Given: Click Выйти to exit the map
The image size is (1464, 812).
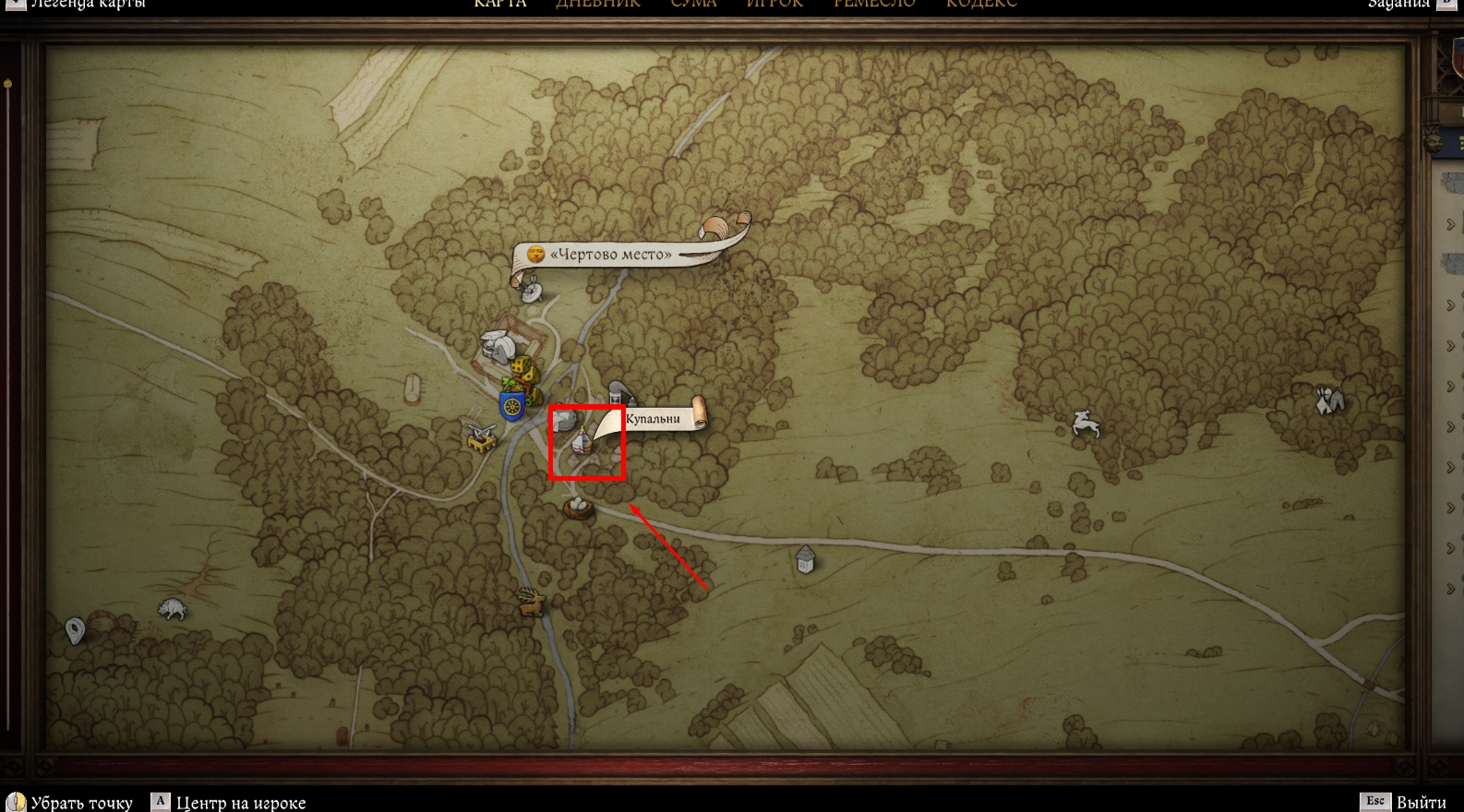Looking at the screenshot, I should click(x=1421, y=802).
